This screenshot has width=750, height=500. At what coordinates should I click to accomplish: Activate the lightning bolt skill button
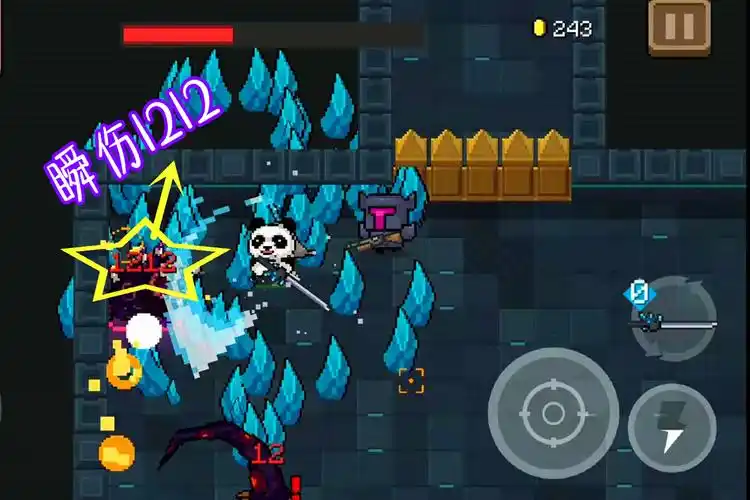[x=671, y=427]
